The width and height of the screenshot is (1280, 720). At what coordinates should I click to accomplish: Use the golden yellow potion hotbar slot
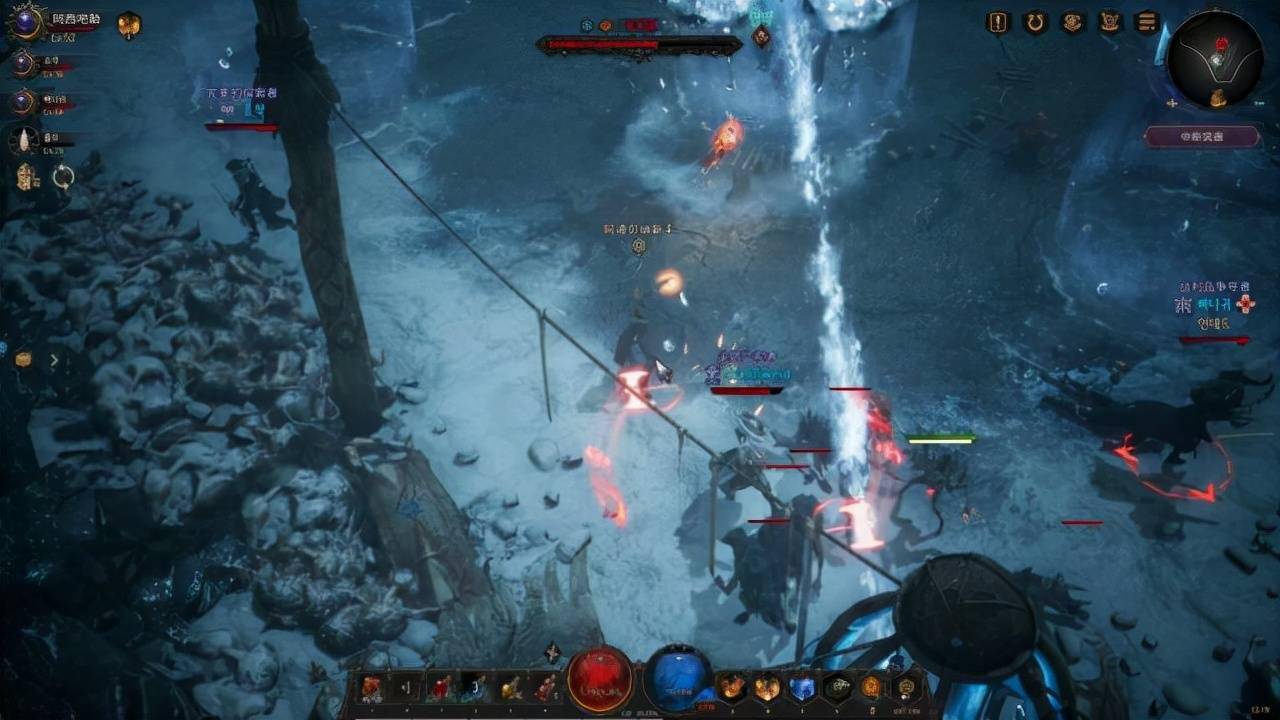tap(510, 687)
